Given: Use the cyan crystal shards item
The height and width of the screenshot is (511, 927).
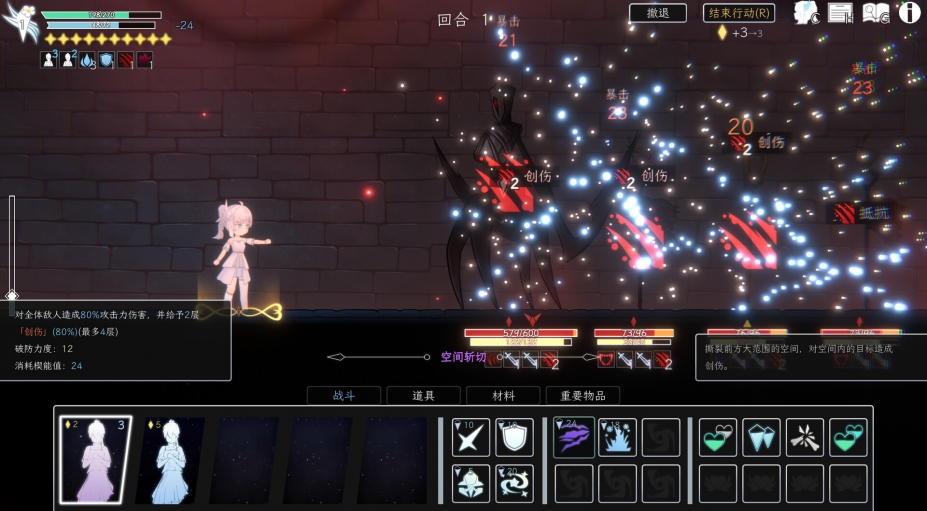Looking at the screenshot, I should pyautogui.click(x=761, y=438).
